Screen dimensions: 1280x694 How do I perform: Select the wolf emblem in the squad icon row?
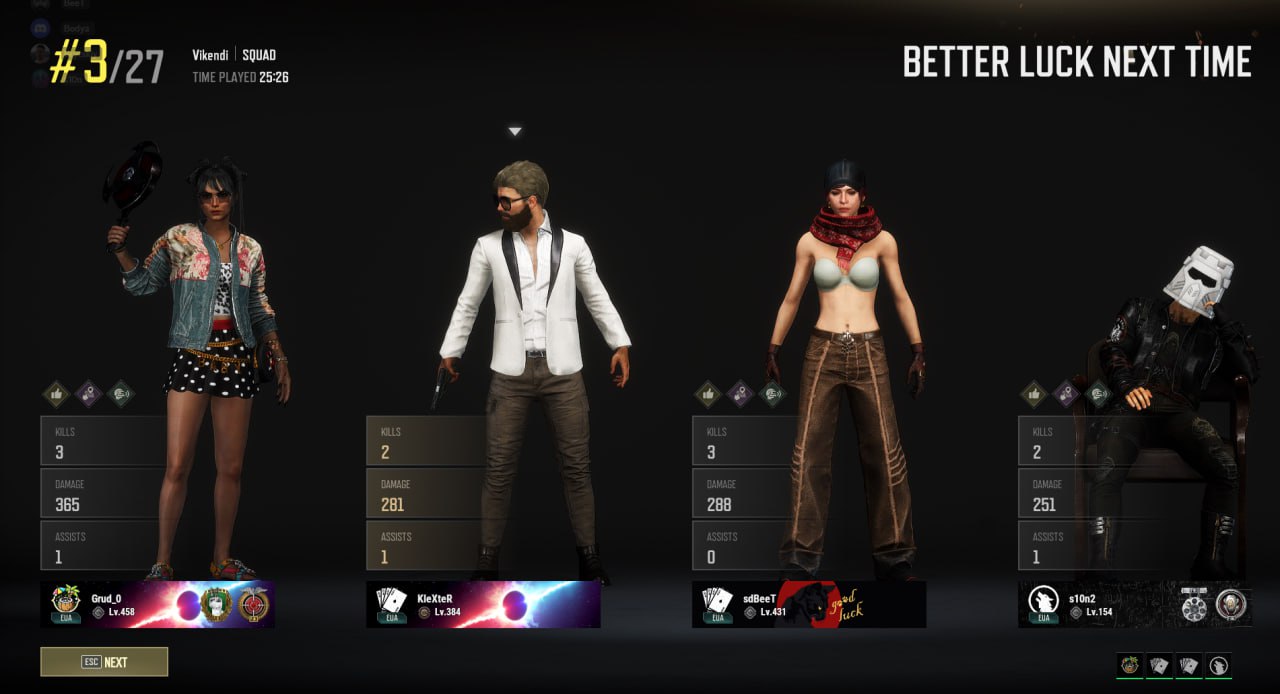coord(1219,666)
